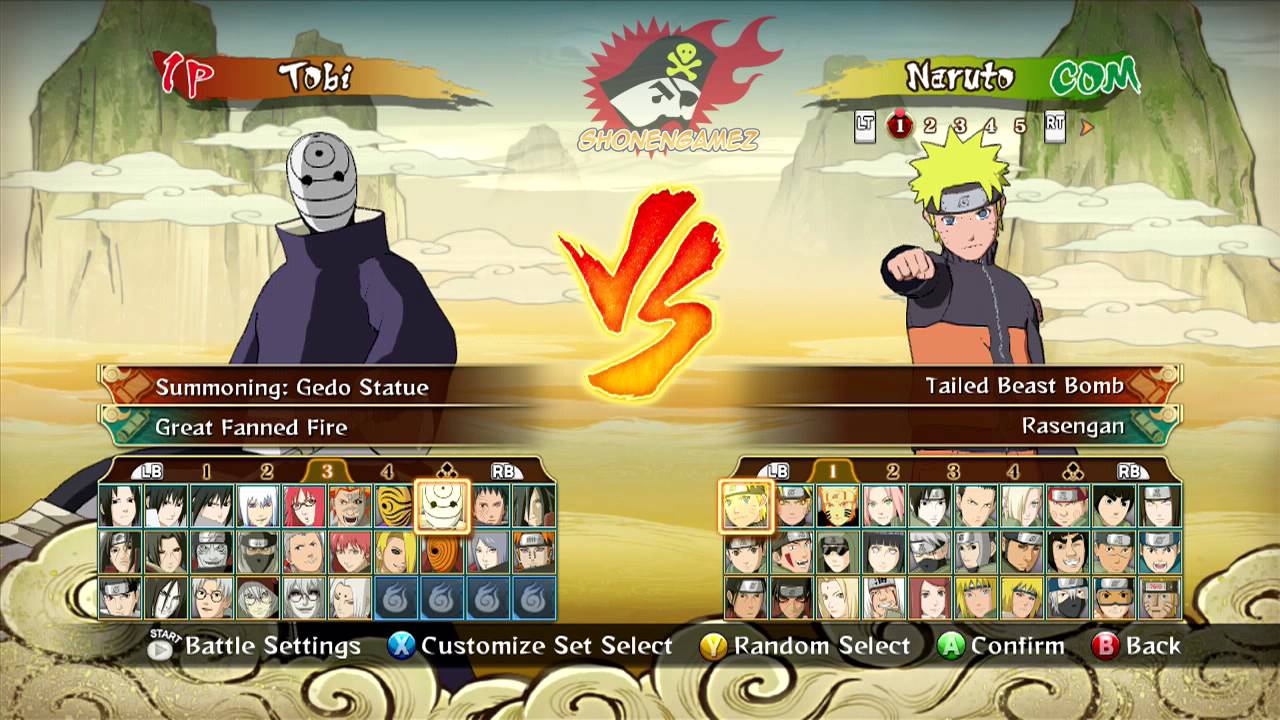Choose Deidara on Tobi's character grid
1280x720 pixels.
tap(396, 552)
